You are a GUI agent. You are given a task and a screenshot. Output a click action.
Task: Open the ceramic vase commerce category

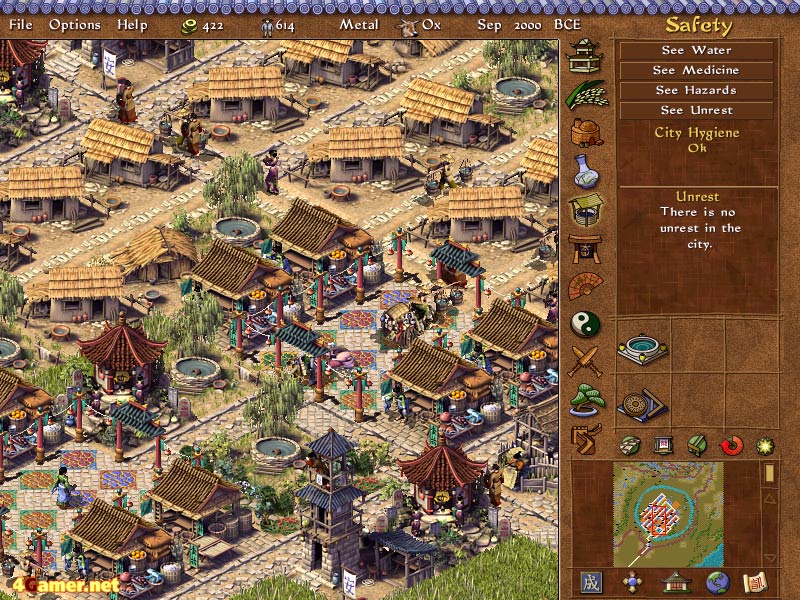coord(585,170)
